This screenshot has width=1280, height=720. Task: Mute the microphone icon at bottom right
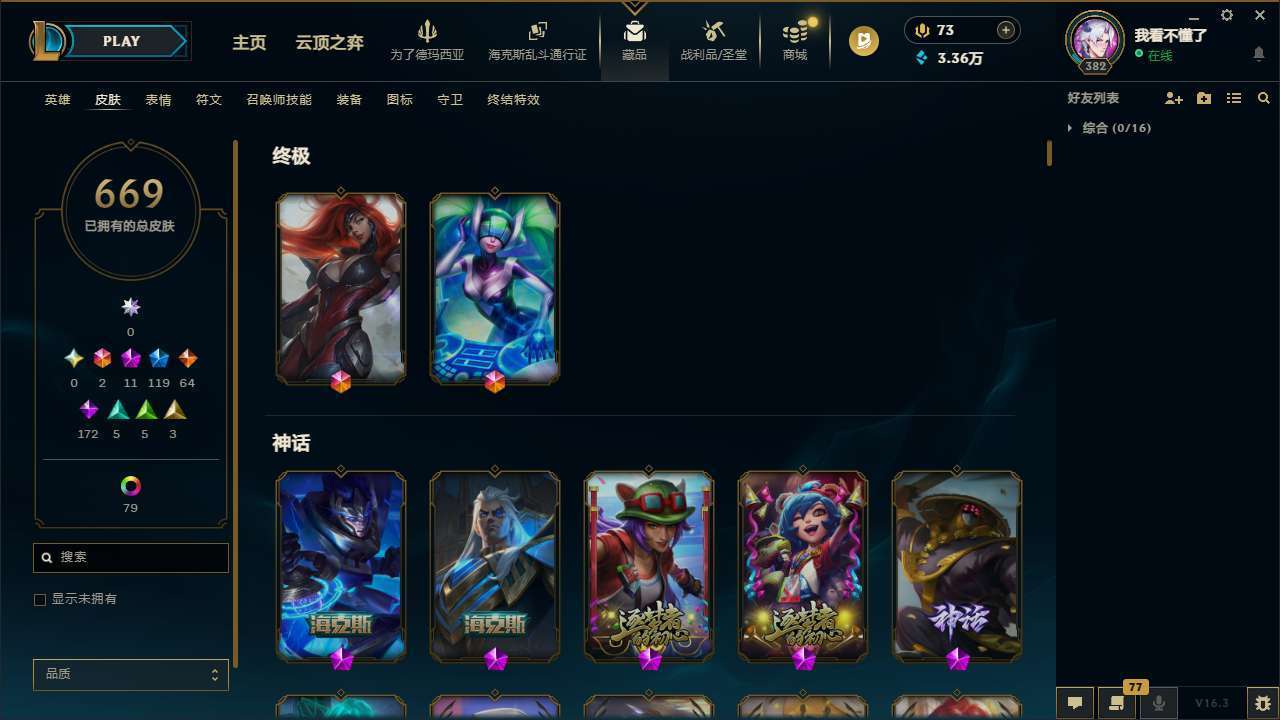pos(1159,703)
